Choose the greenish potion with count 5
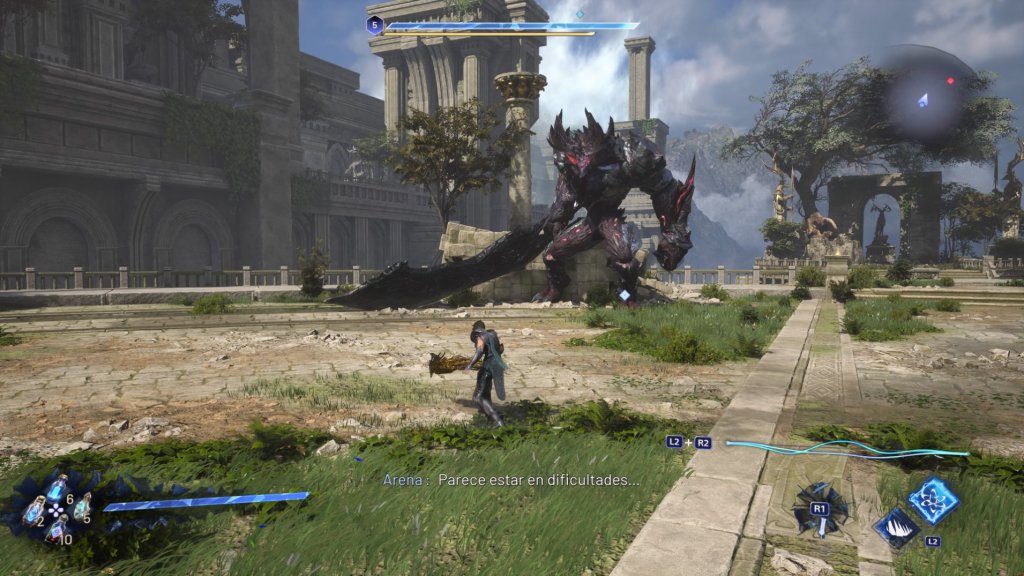Image resolution: width=1024 pixels, height=576 pixels. [x=81, y=507]
